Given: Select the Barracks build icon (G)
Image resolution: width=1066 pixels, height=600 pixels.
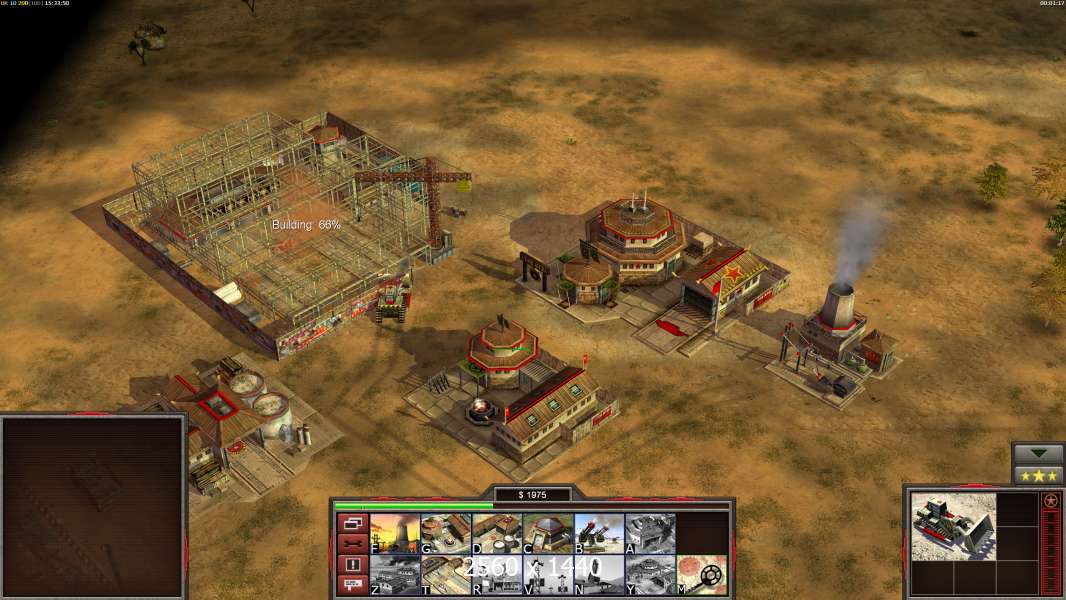Looking at the screenshot, I should click(446, 533).
